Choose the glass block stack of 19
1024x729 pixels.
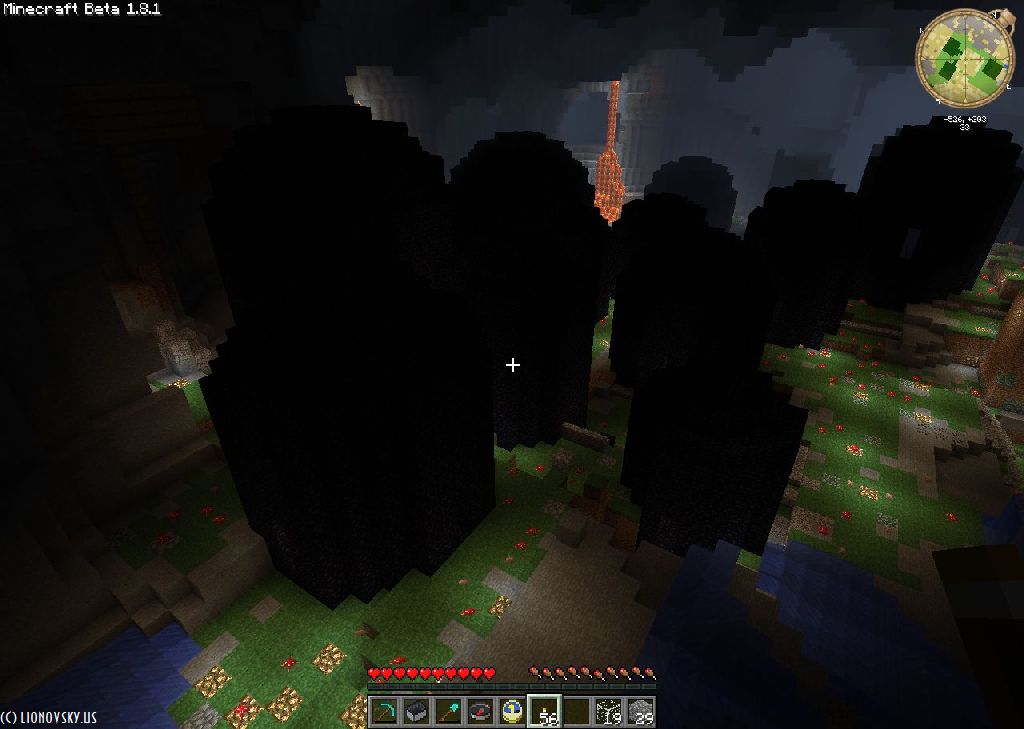[609, 711]
